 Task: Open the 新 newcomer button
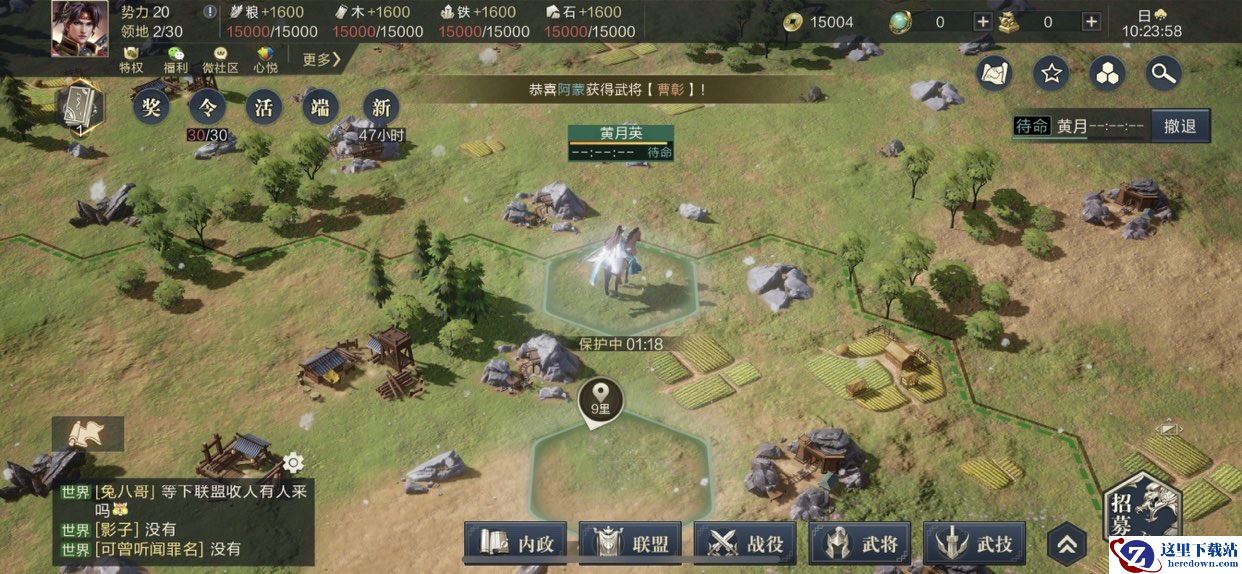[380, 107]
